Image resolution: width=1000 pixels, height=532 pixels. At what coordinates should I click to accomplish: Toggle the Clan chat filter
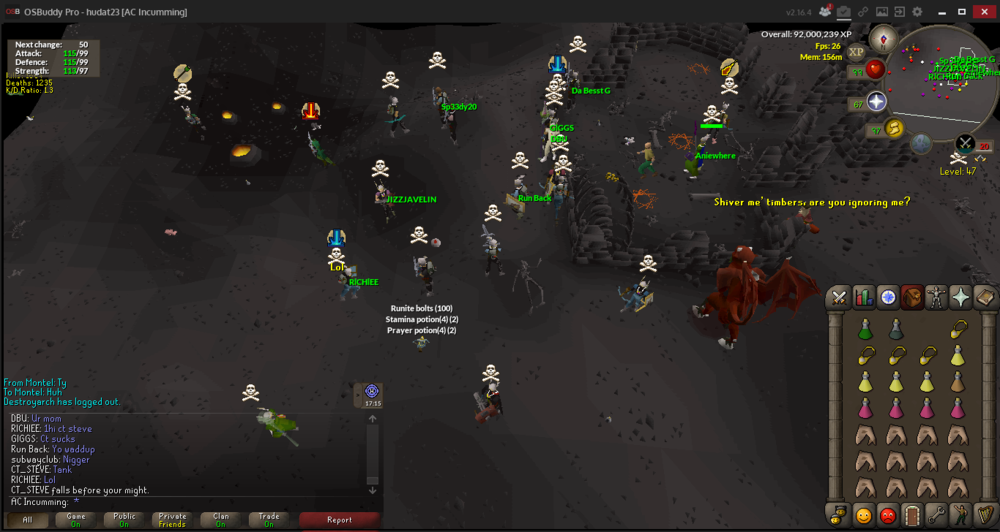click(x=221, y=520)
